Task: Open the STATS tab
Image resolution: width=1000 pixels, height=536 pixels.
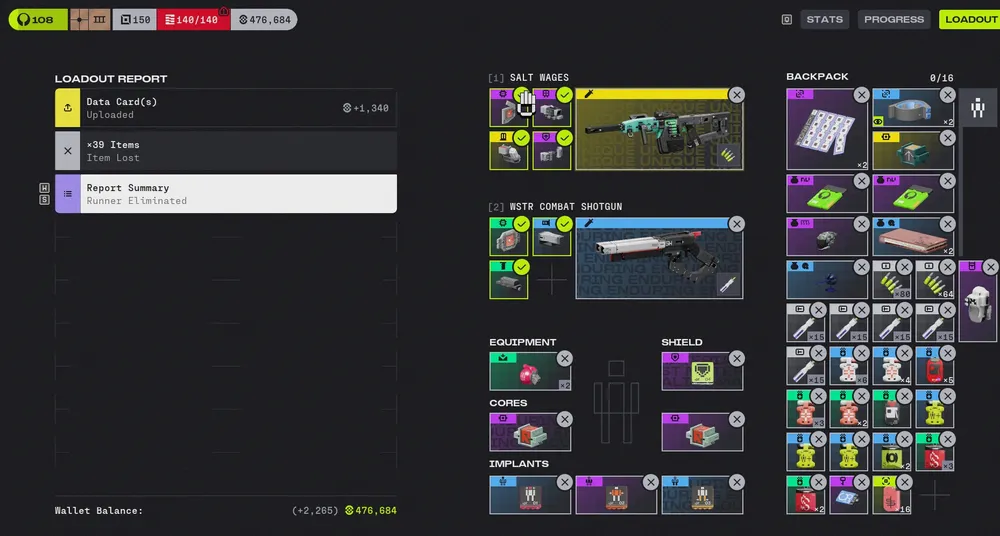Action: click(x=825, y=19)
